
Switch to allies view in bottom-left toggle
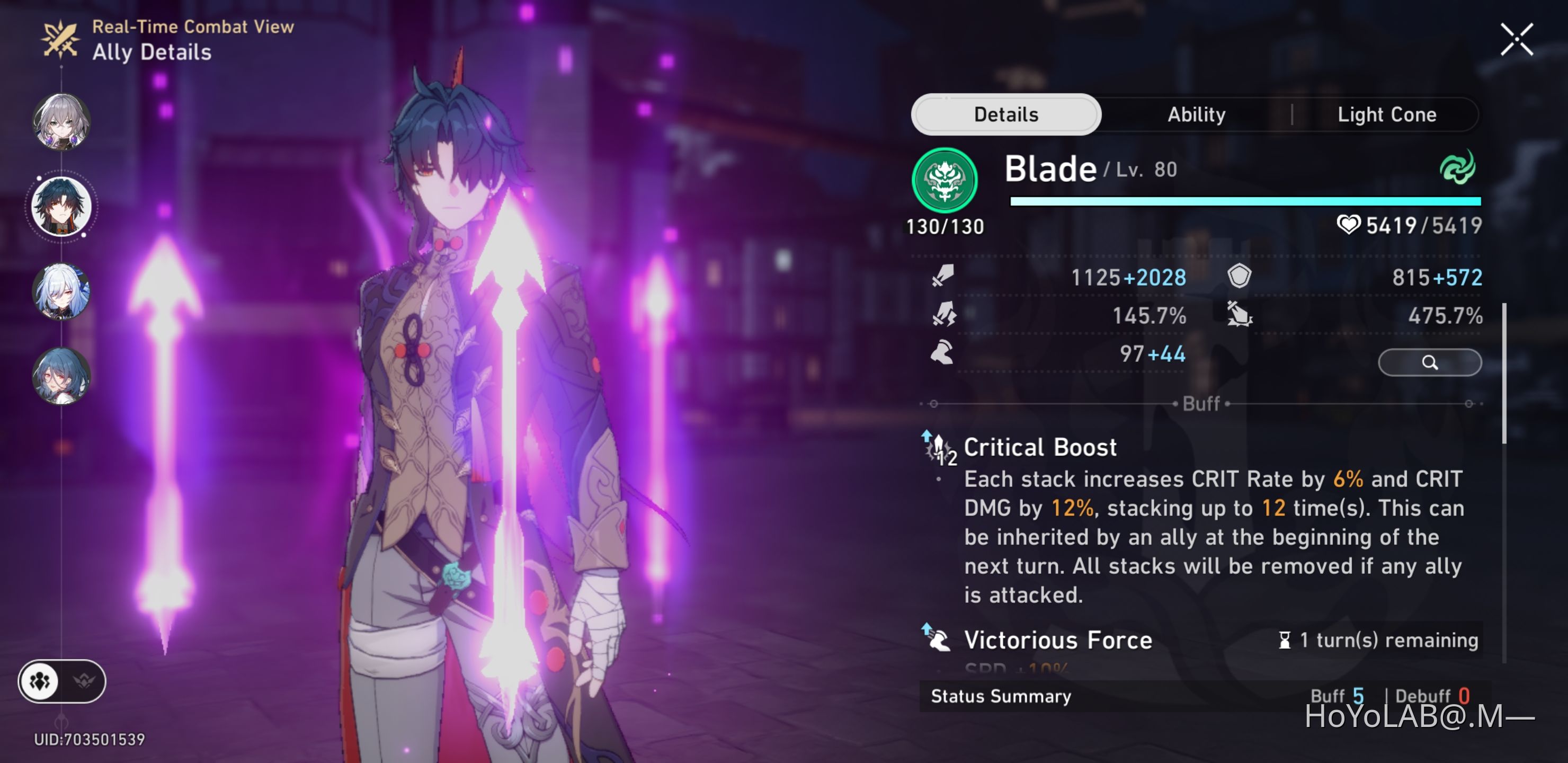[x=39, y=682]
